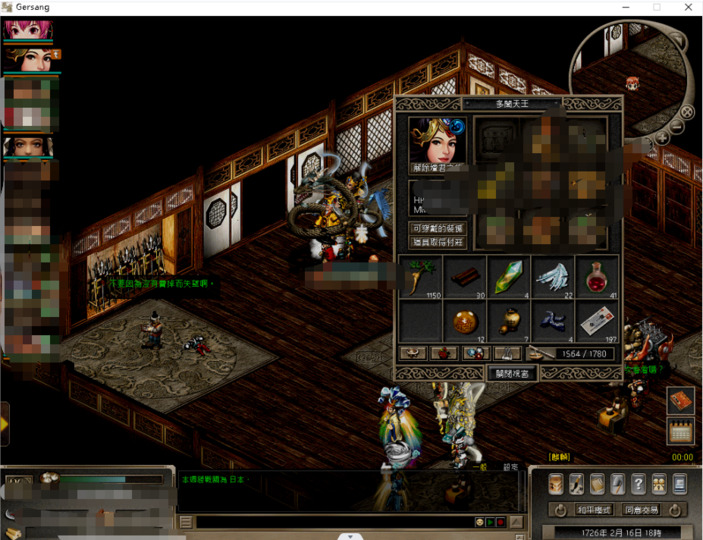
Task: Open the question mark help icon
Action: click(x=638, y=485)
